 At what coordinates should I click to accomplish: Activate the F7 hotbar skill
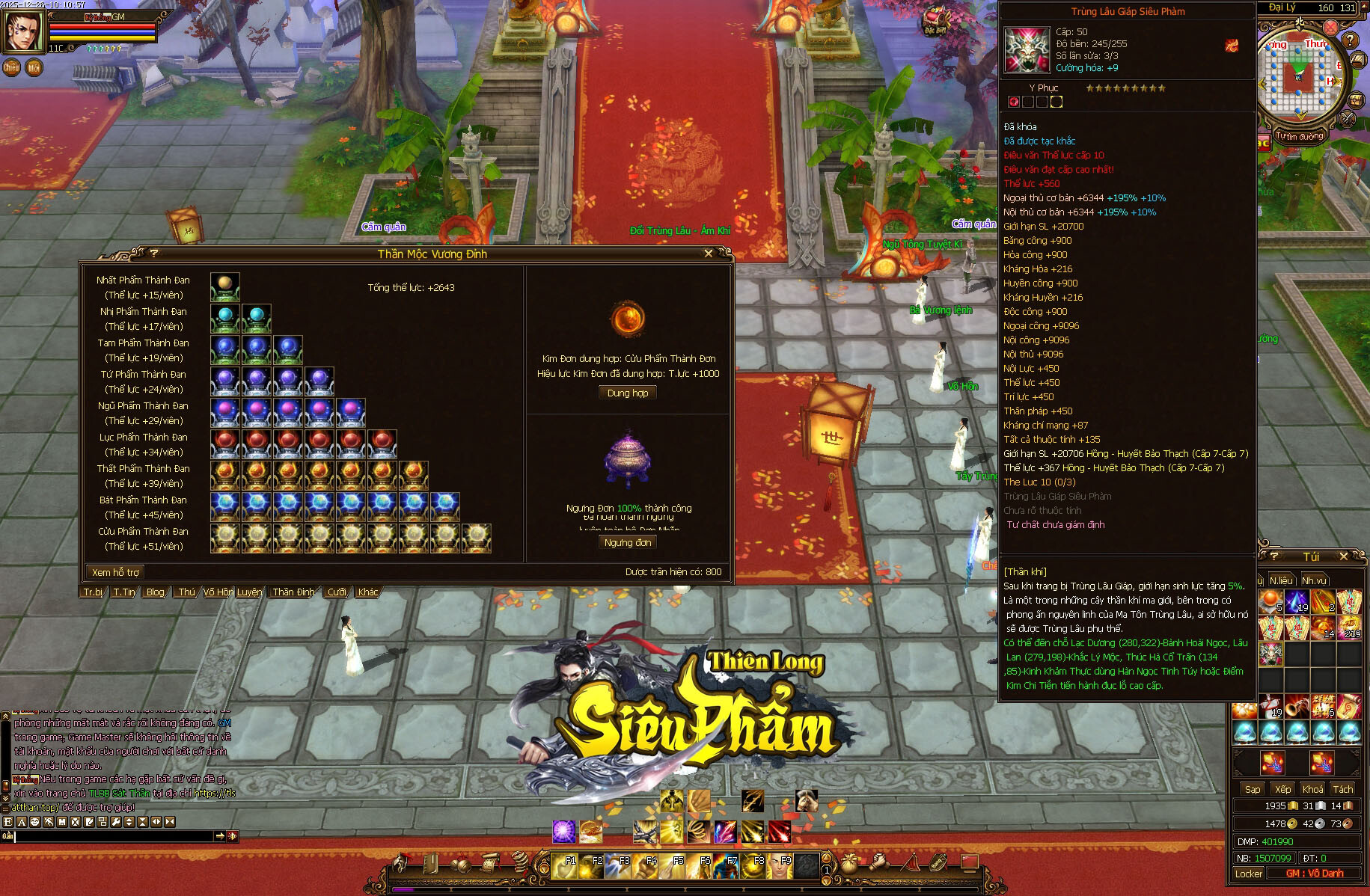click(x=727, y=865)
